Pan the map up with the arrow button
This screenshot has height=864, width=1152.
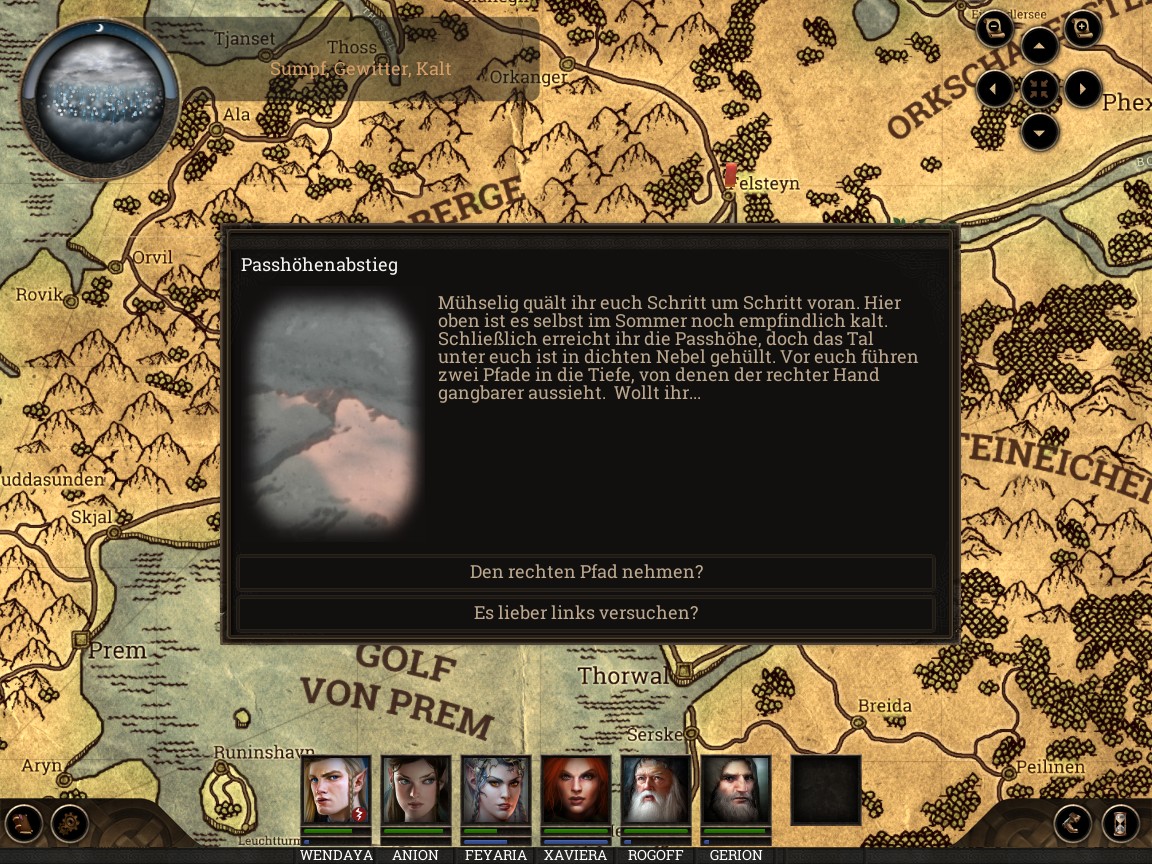1040,46
